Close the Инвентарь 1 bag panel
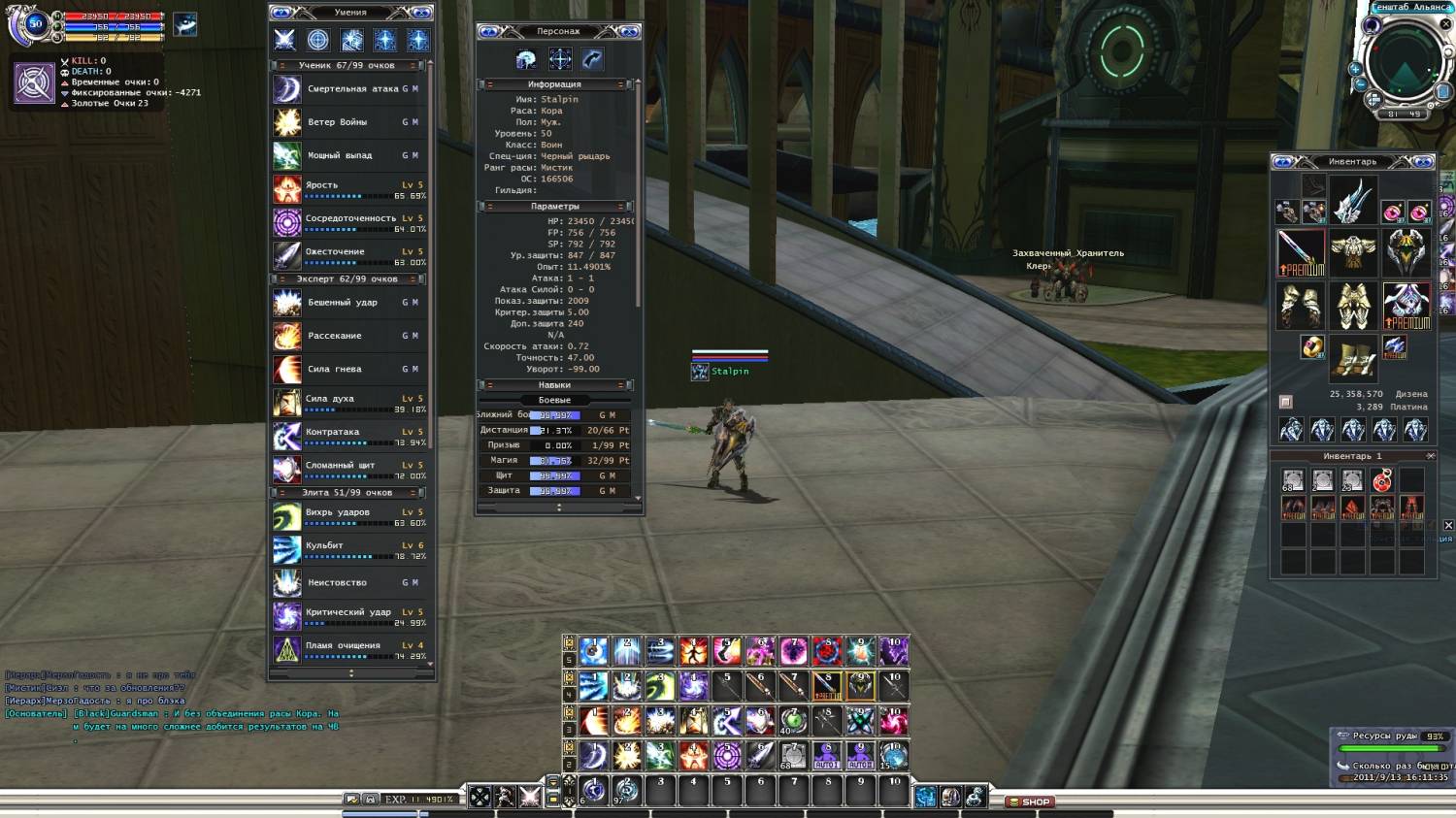This screenshot has height=818, width=1456. pos(1430,456)
